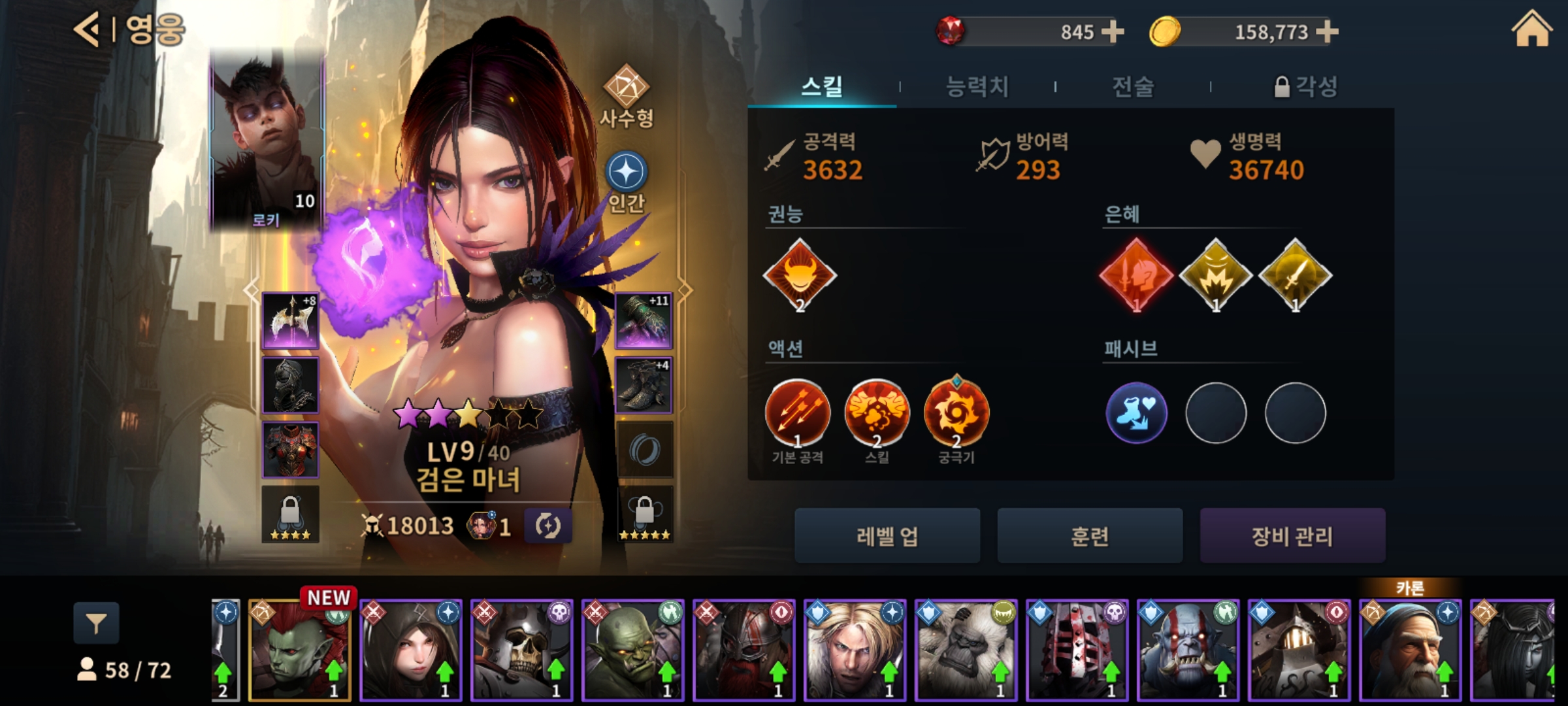Inspect the 권능 demon face icon

point(800,275)
